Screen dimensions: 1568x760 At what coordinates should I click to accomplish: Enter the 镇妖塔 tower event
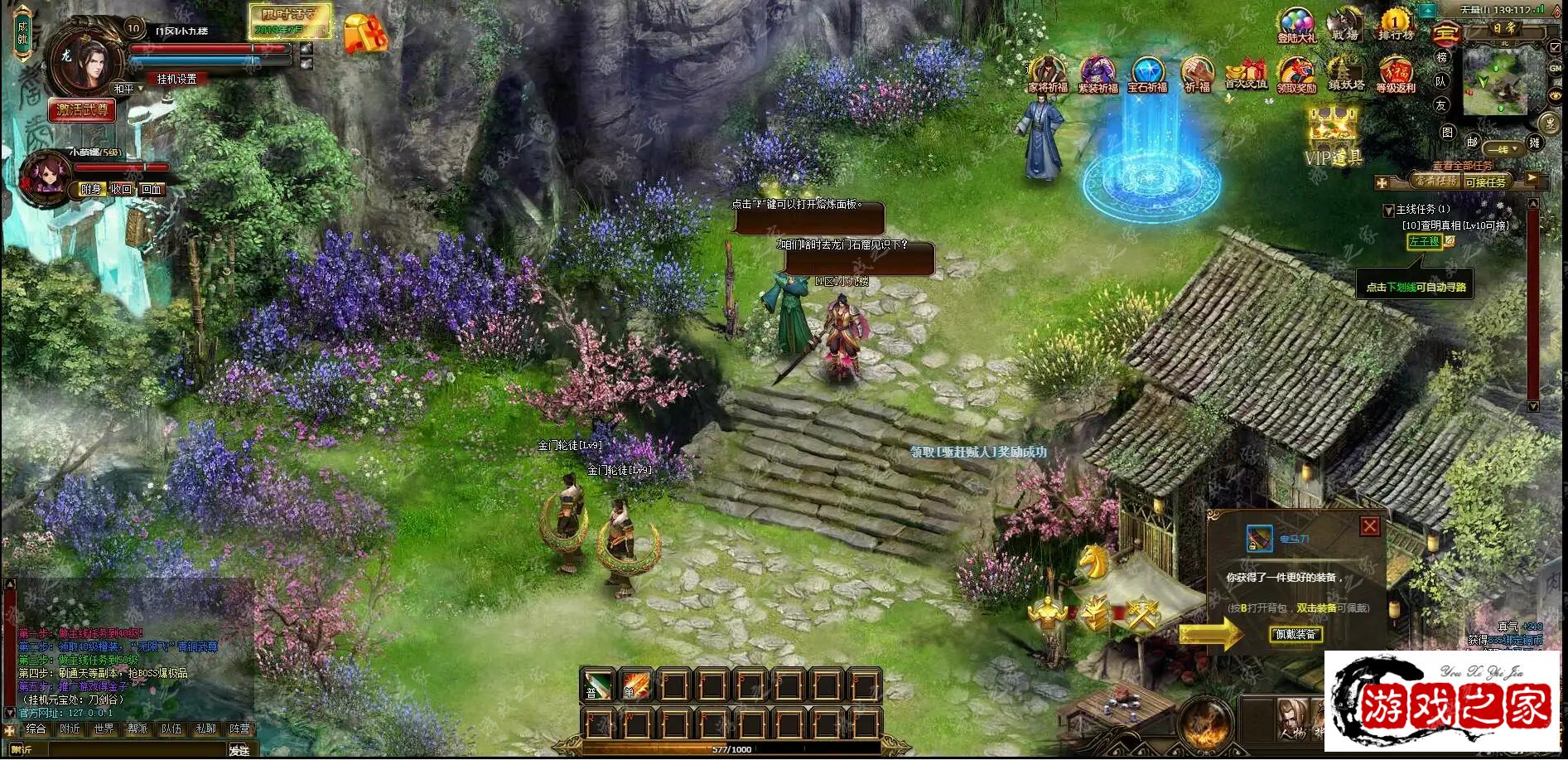pos(1346,75)
